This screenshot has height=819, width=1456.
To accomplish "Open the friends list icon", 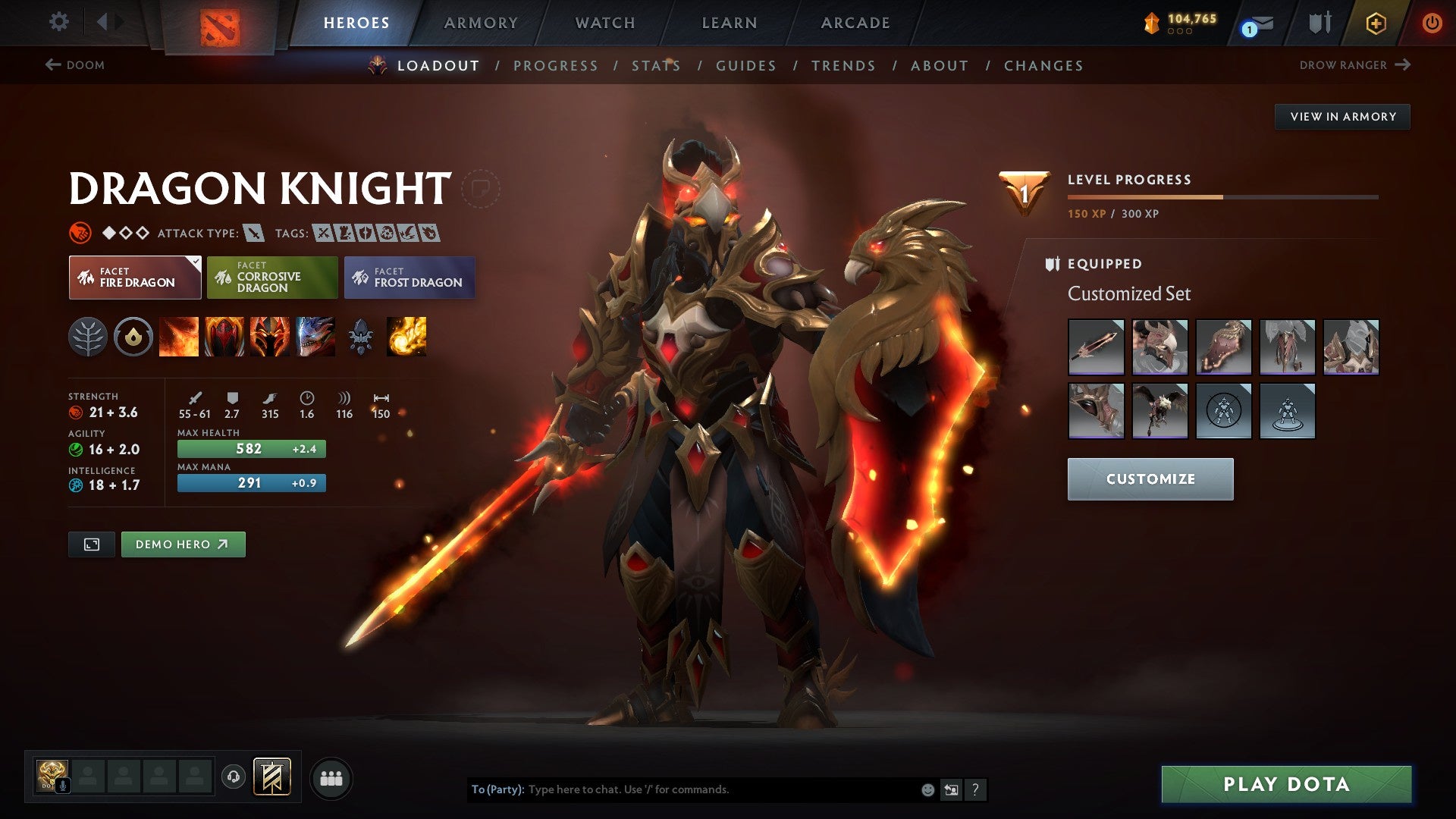I will coord(330,777).
